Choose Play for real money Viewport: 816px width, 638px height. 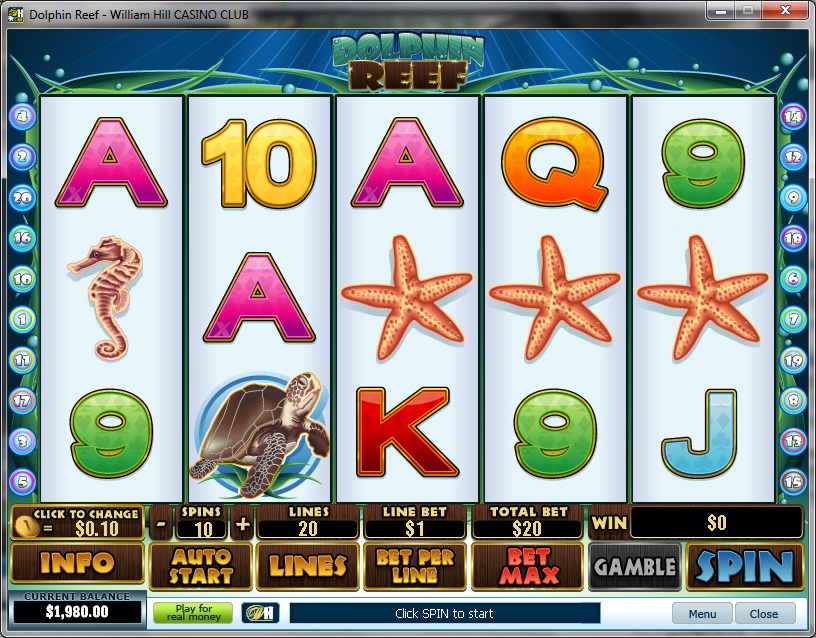pos(193,612)
